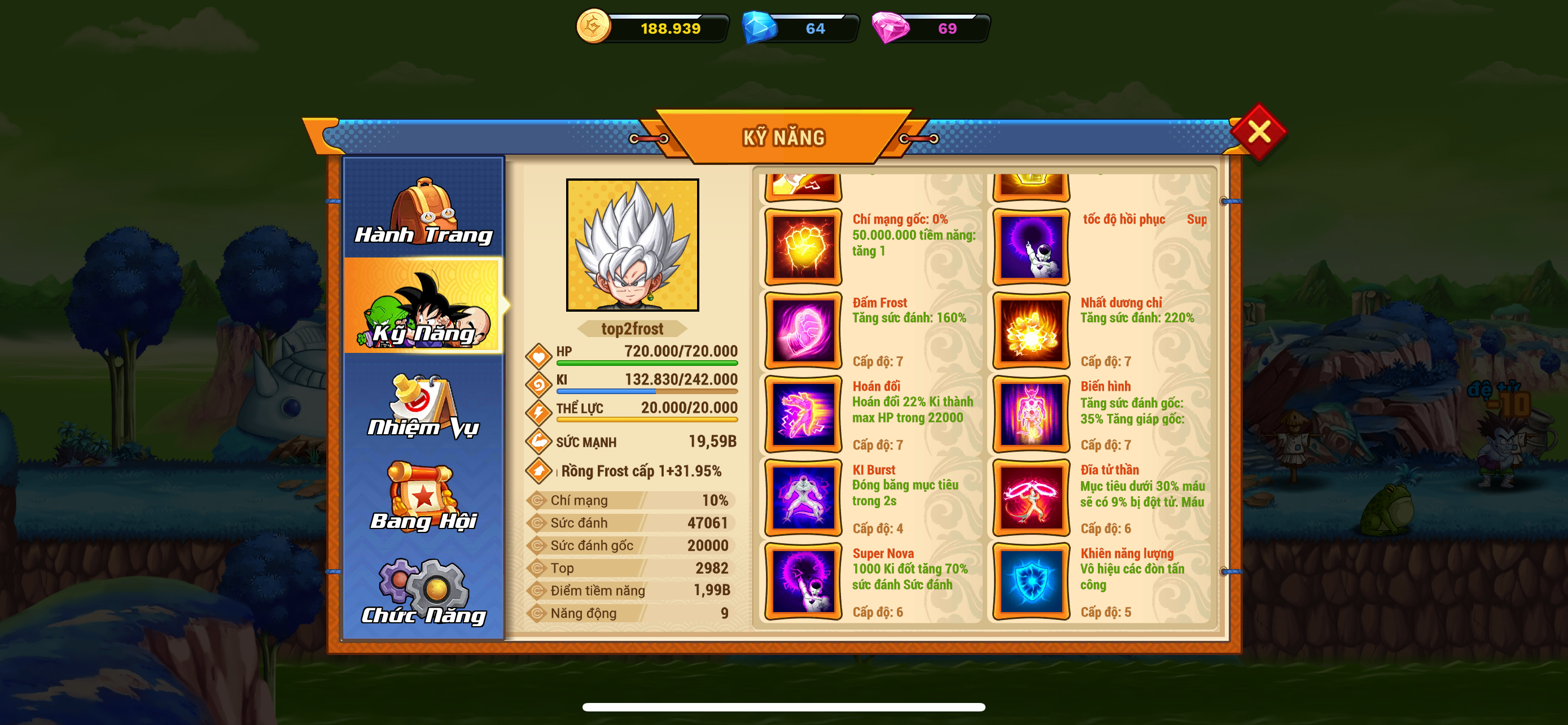Close the Kỹ Năng window
This screenshot has height=725, width=1568.
click(x=1258, y=131)
